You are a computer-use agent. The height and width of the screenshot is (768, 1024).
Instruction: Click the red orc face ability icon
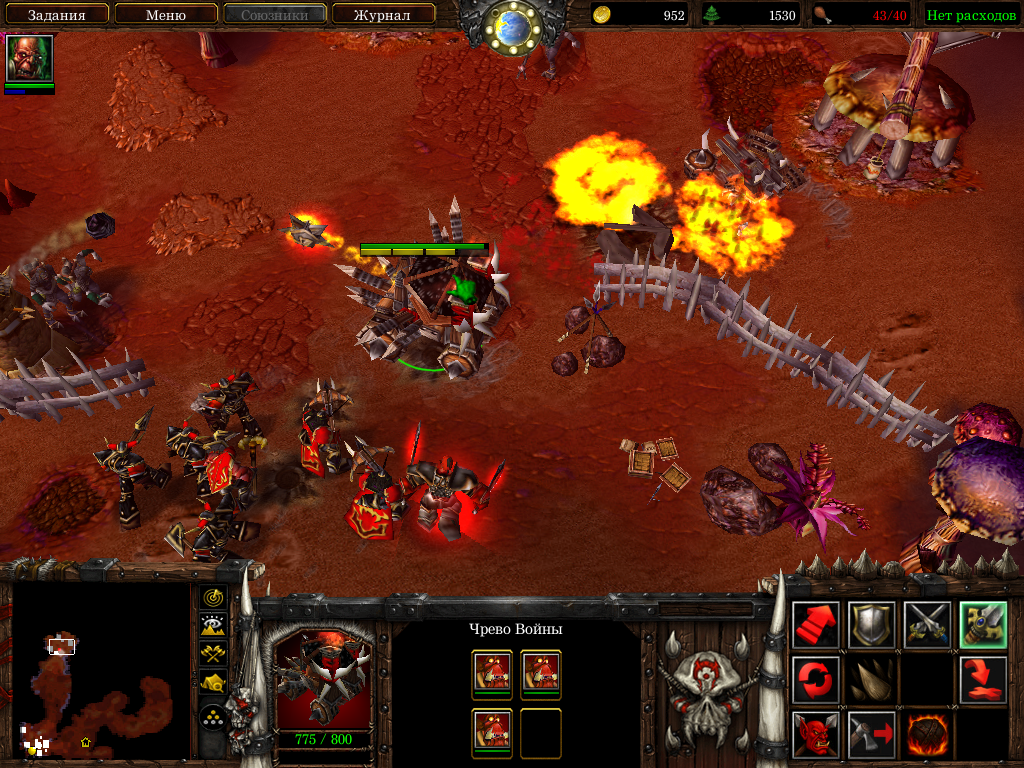coord(815,735)
